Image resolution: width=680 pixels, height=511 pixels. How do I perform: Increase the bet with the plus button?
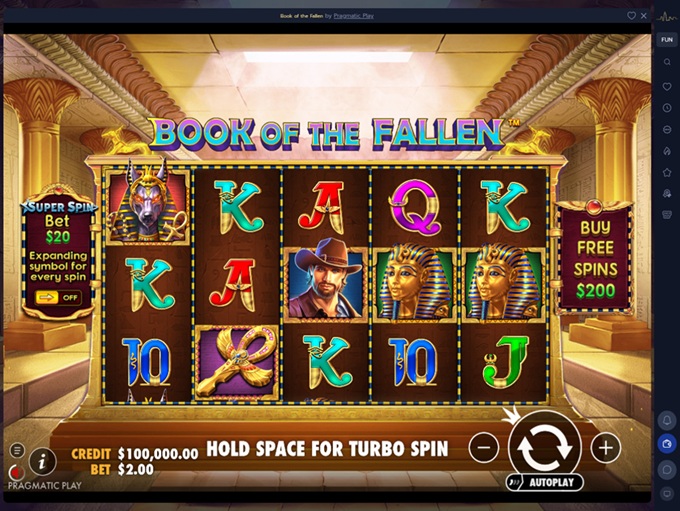(605, 448)
